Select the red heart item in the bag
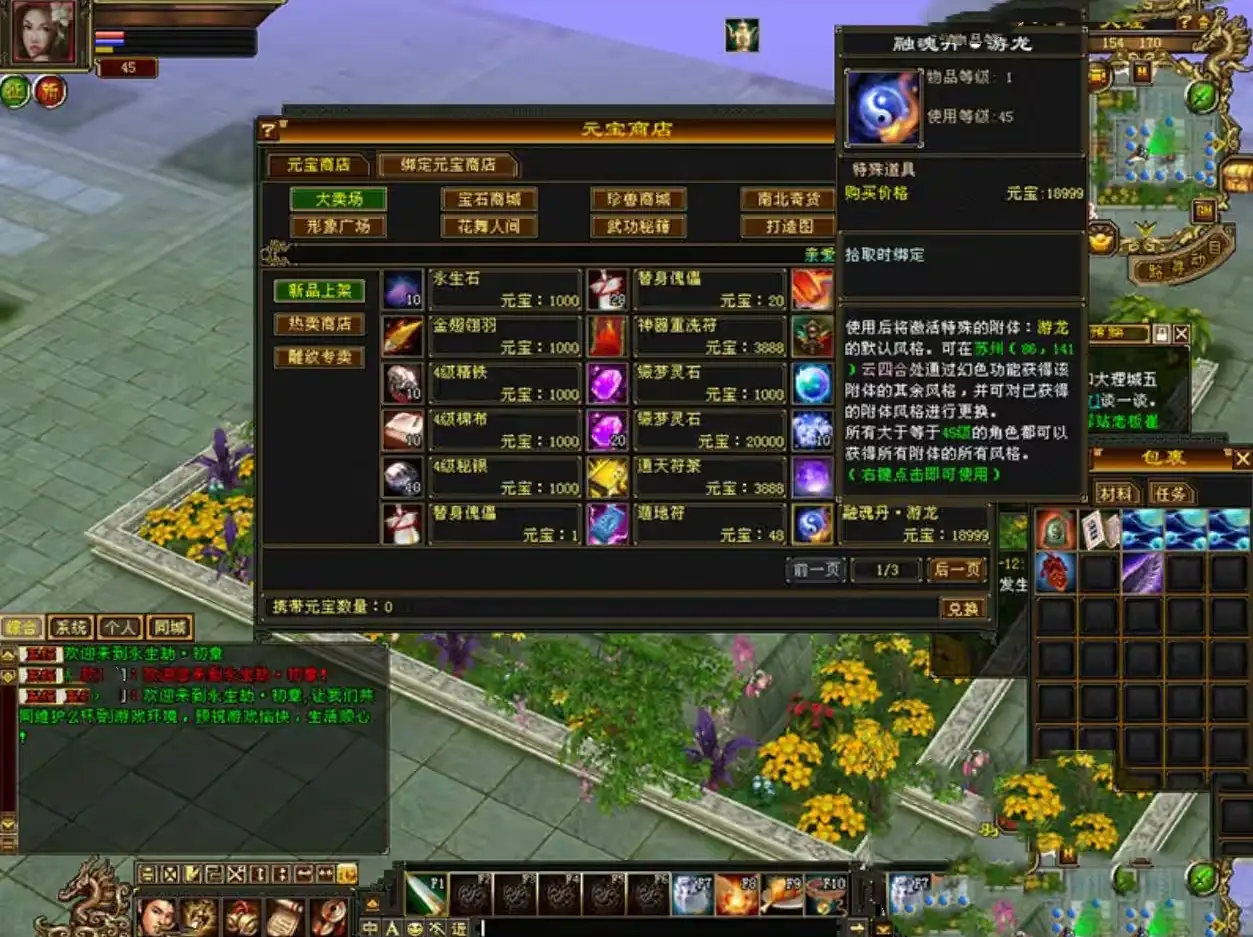The width and height of the screenshot is (1253, 937). click(1055, 573)
